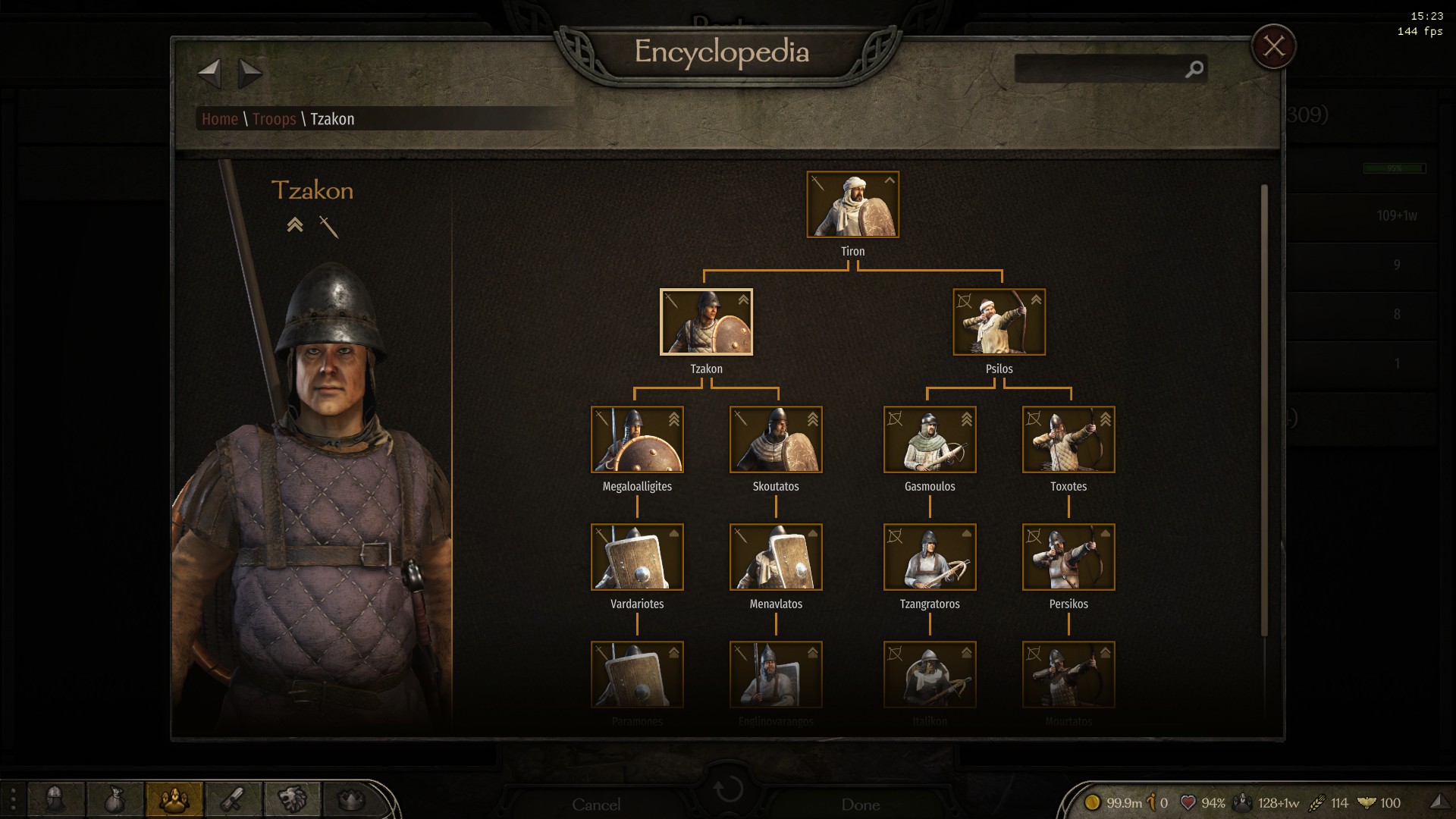The height and width of the screenshot is (819, 1456).
Task: Click the troop tree vertical scrollbar
Action: point(1264,409)
